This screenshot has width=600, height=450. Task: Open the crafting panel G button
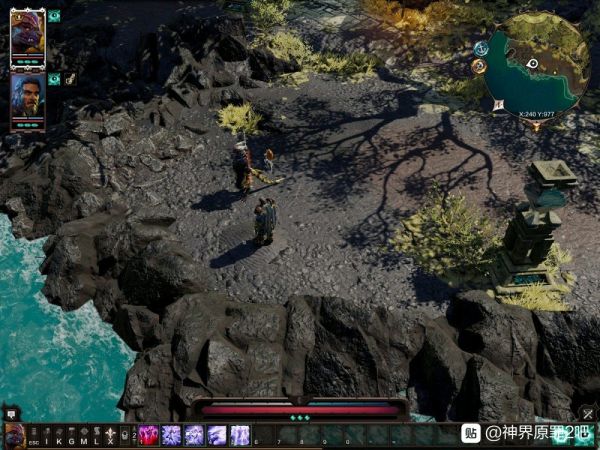tap(71, 436)
